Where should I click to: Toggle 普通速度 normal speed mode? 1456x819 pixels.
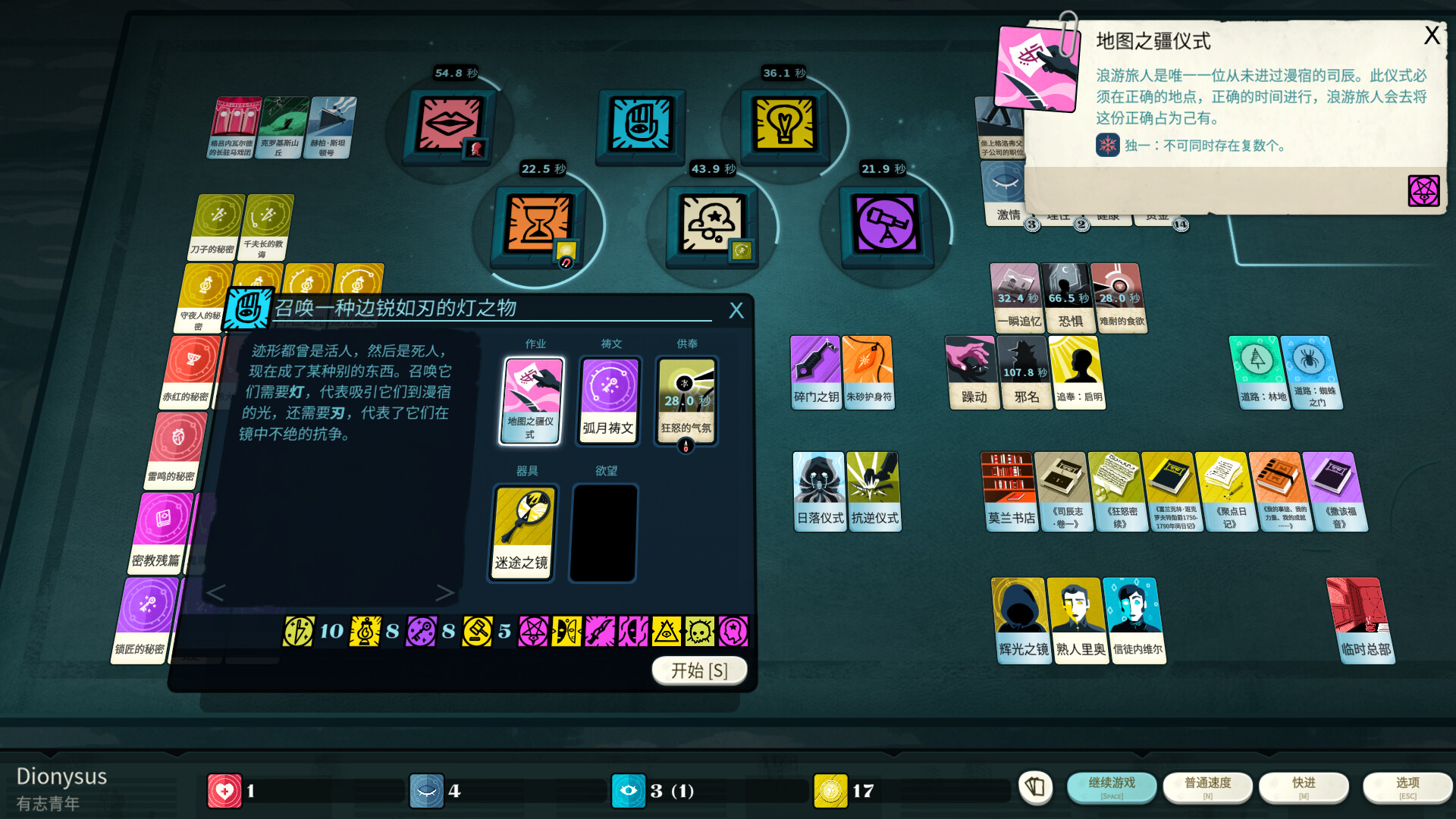pyautogui.click(x=1208, y=787)
